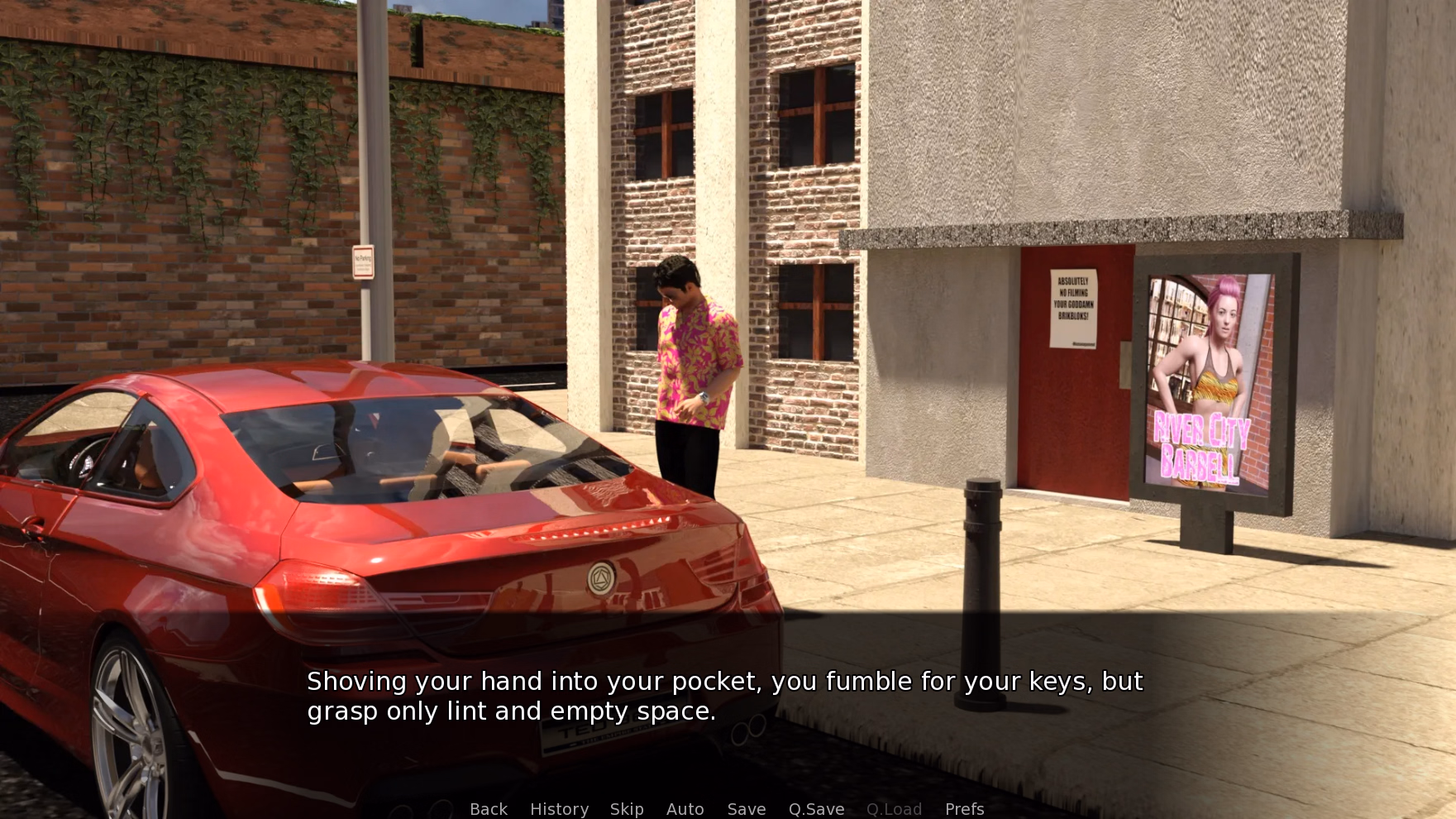
Task: Open the Save menu
Action: (x=746, y=808)
